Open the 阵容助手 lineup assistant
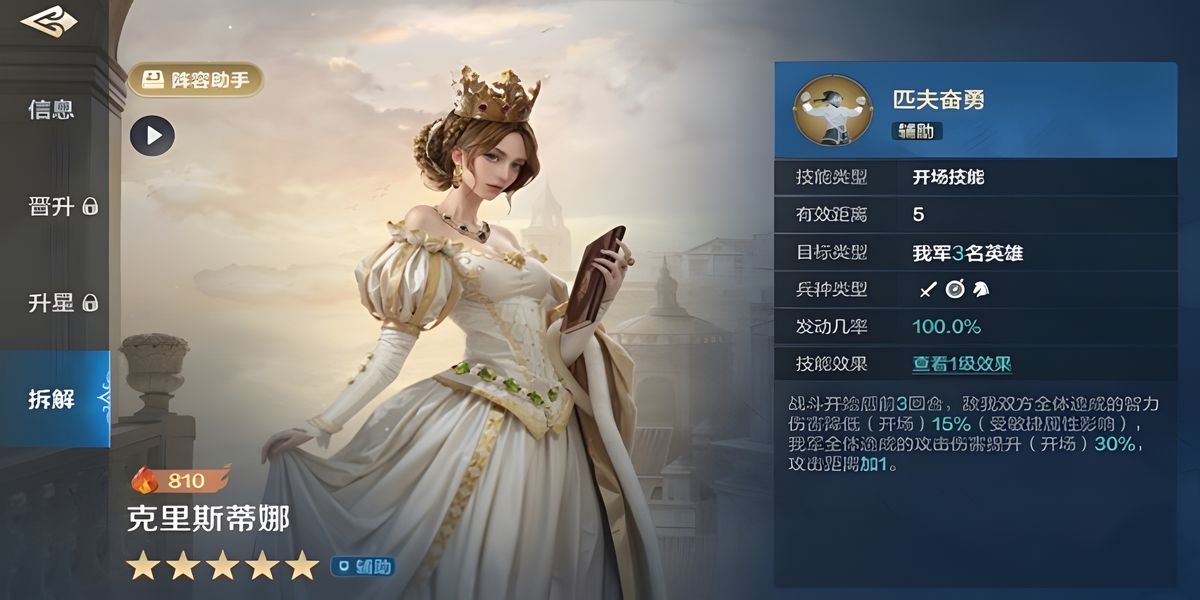 pos(196,80)
